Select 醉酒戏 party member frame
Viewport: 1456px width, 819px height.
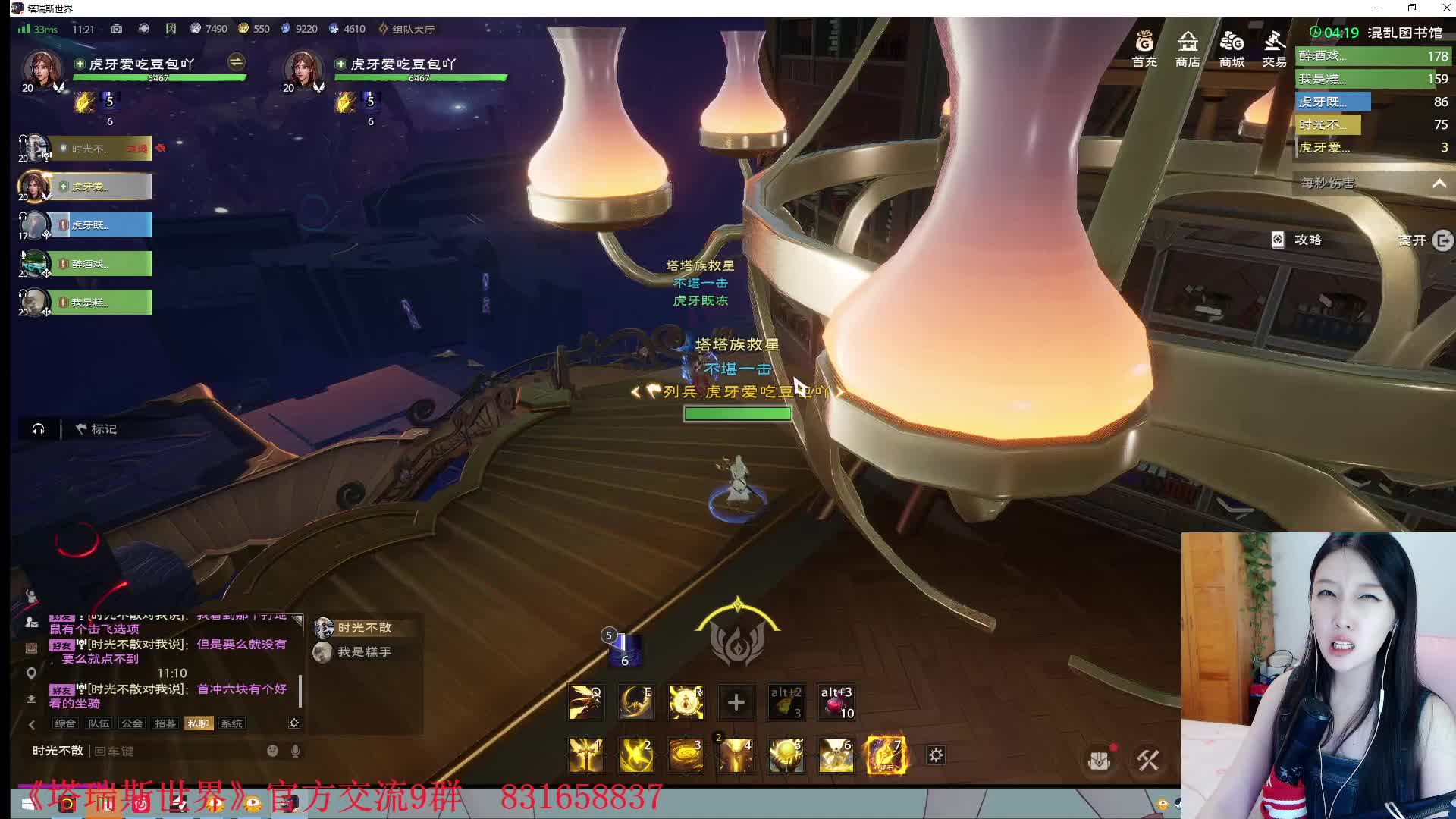tap(100, 264)
